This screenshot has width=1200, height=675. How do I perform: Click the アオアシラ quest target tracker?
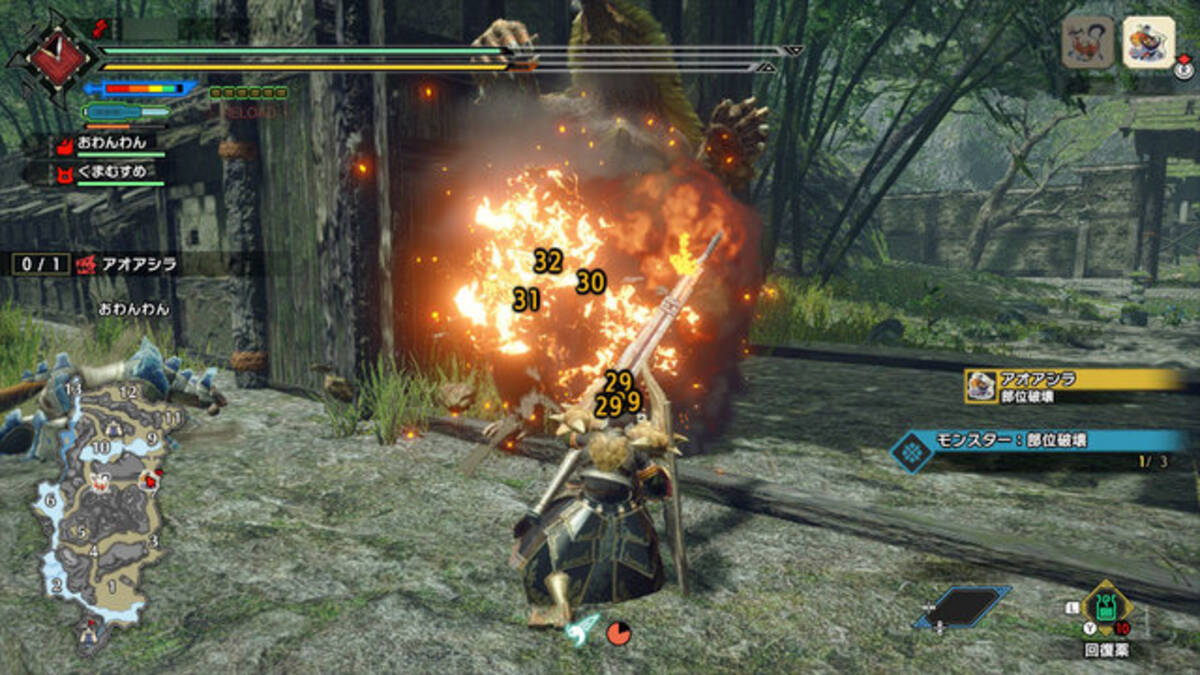[128, 264]
